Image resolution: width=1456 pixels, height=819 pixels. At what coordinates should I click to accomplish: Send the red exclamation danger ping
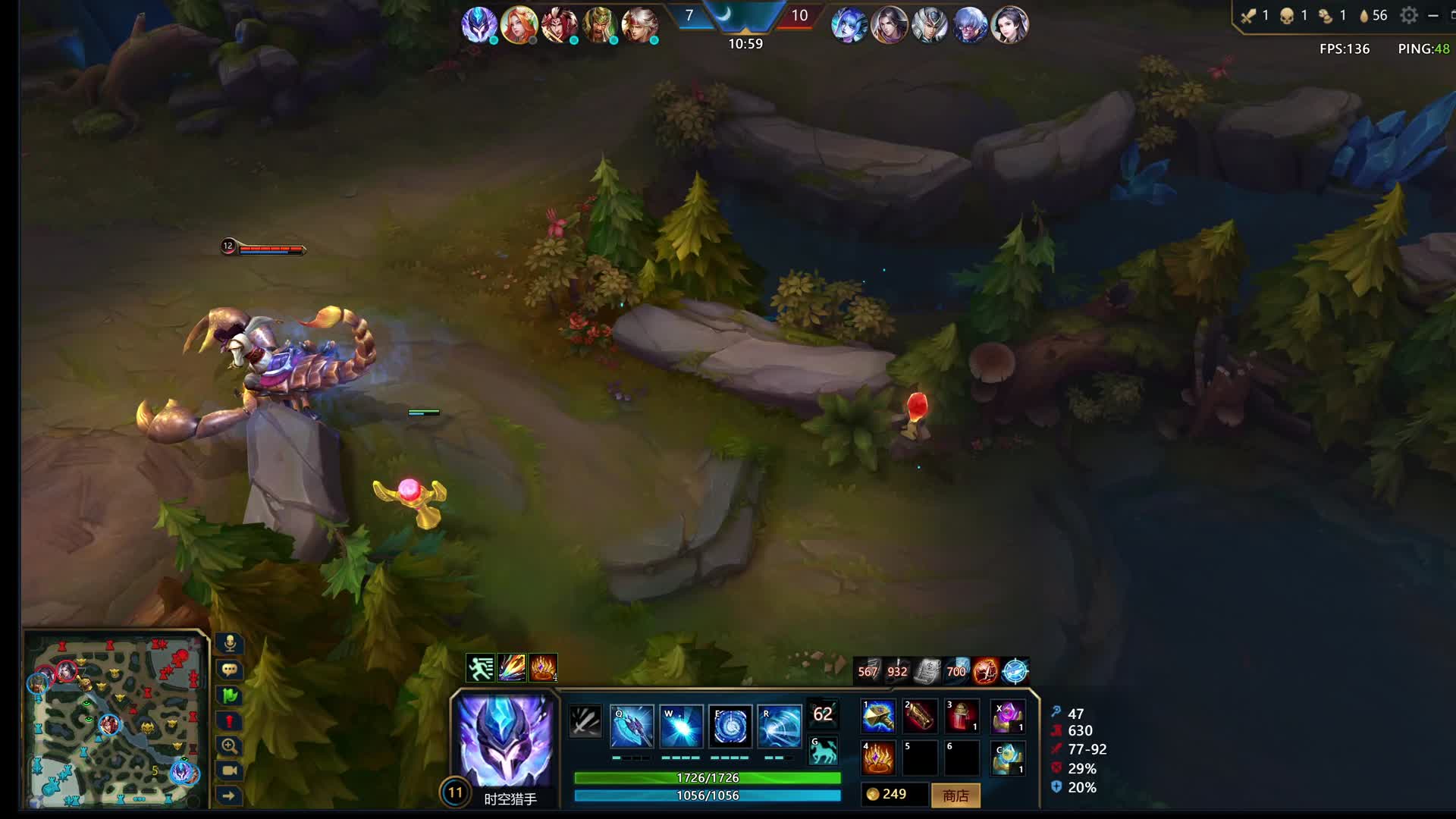point(229,720)
